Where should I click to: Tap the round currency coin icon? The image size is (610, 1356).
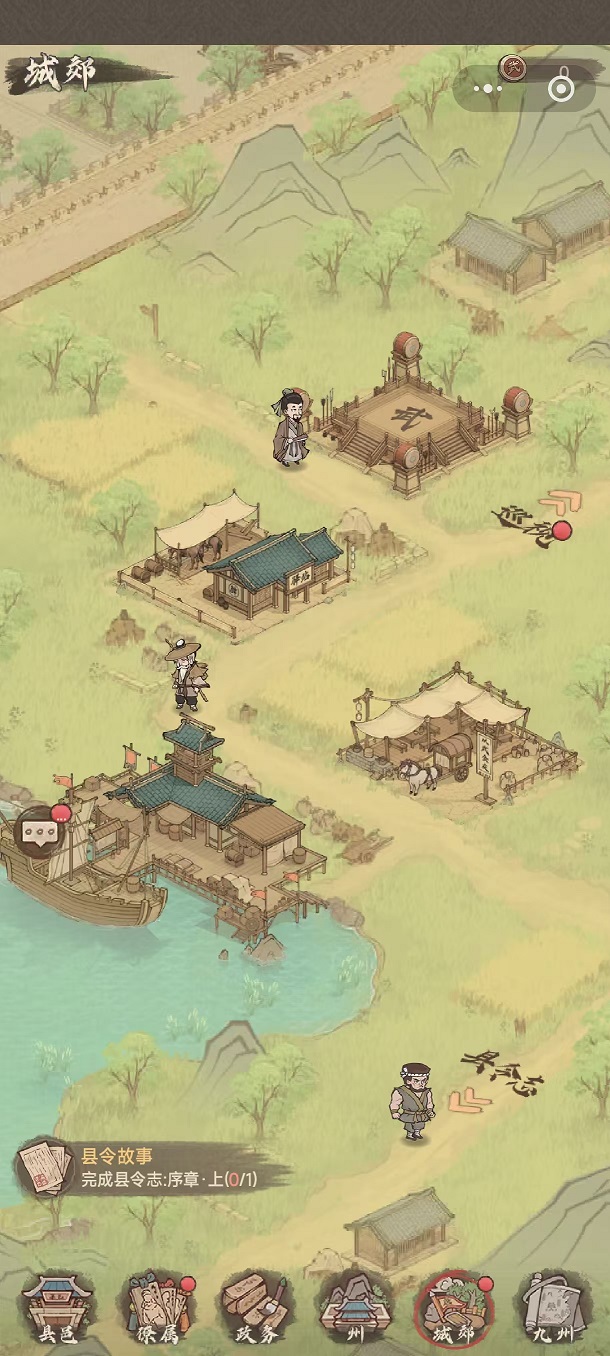pyautogui.click(x=513, y=67)
